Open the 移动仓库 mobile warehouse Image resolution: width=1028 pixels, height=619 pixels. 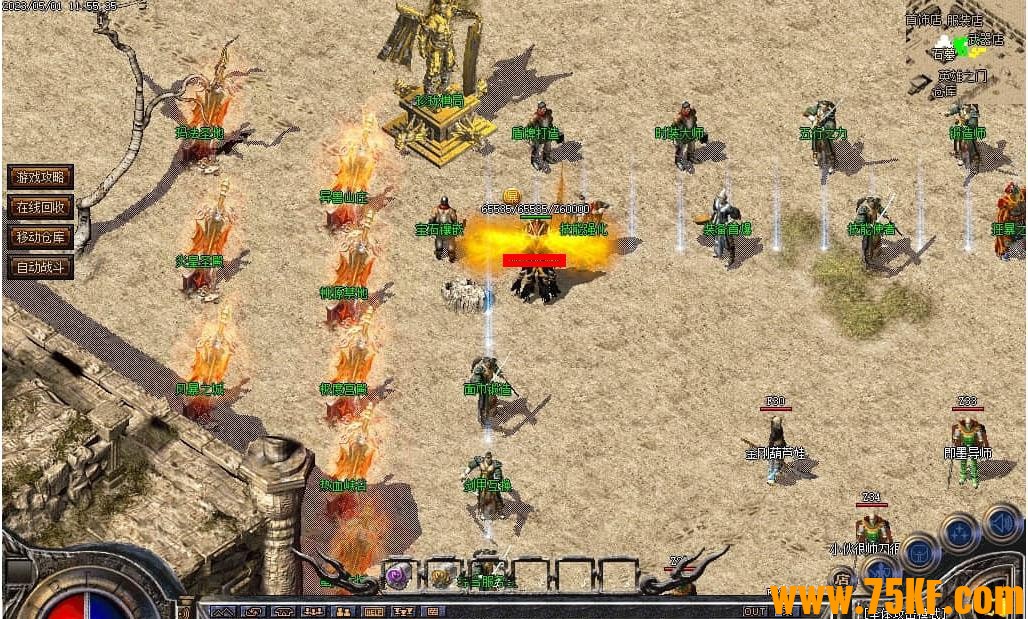pyautogui.click(x=40, y=238)
